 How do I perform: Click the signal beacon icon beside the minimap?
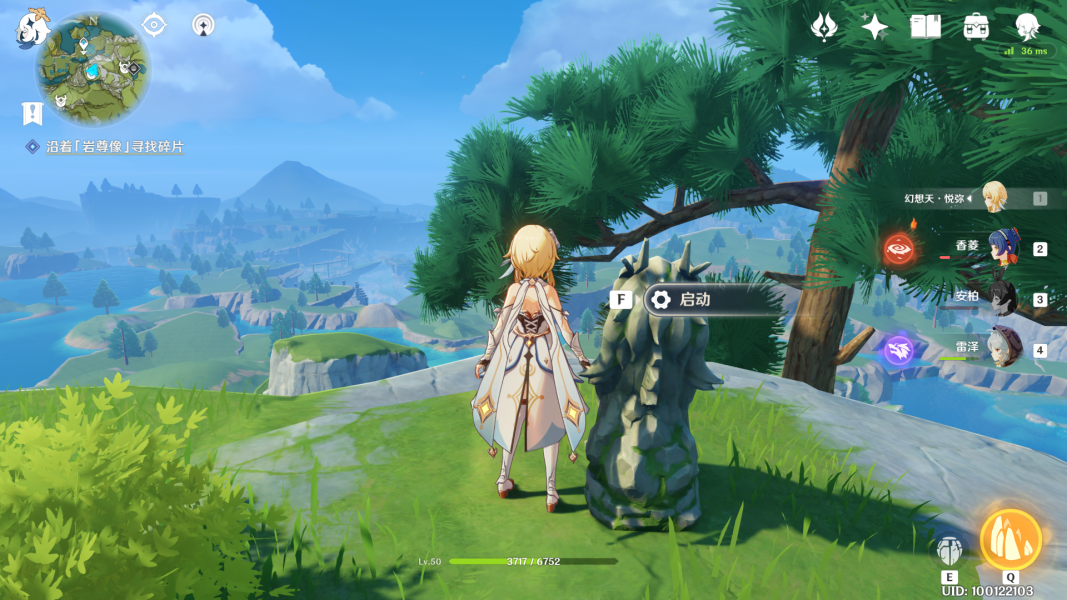tap(204, 25)
